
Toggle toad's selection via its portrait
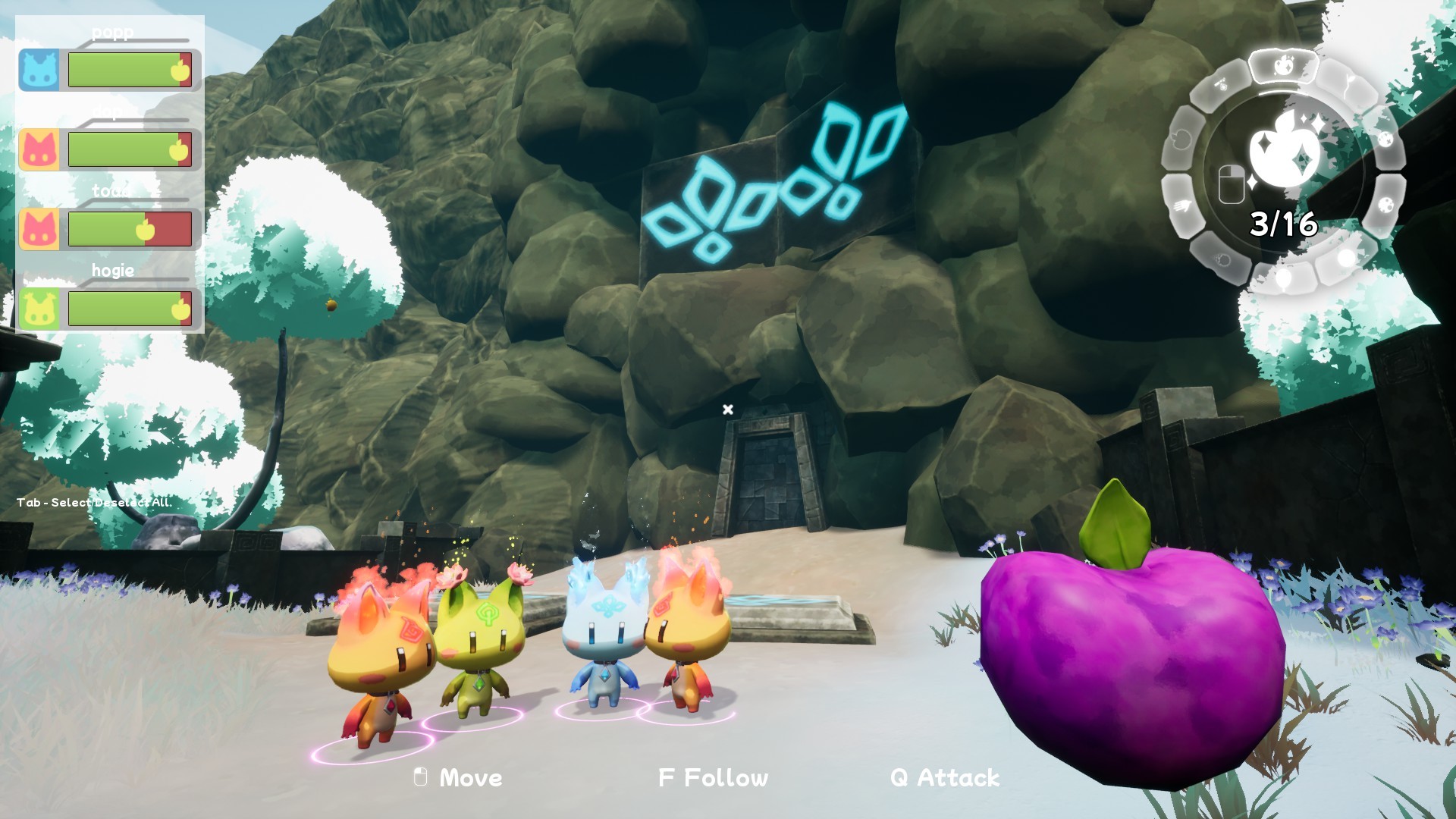coord(39,227)
